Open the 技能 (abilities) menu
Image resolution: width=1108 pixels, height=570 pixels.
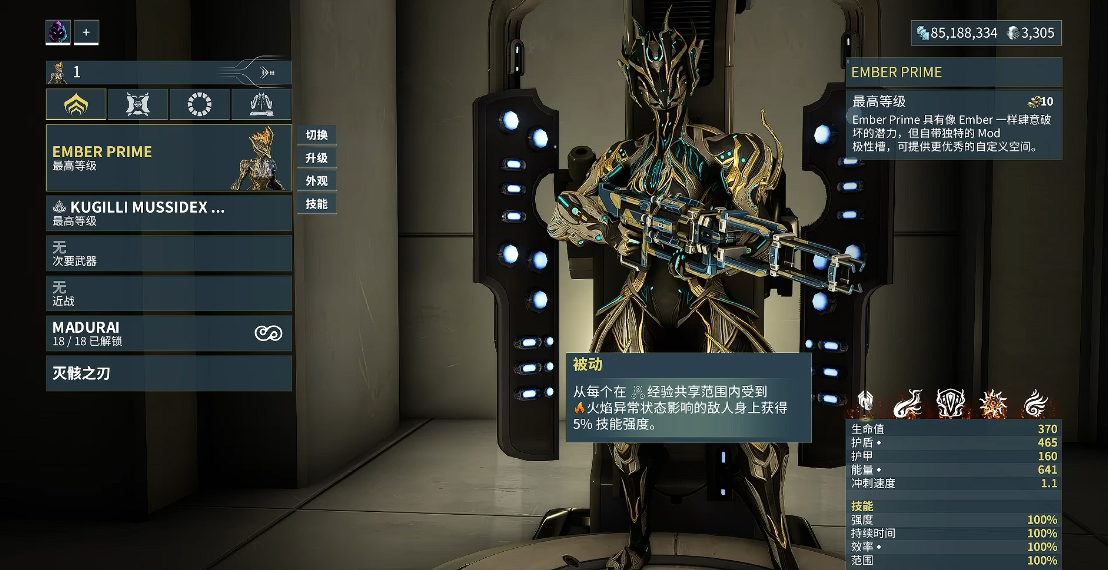(x=316, y=204)
